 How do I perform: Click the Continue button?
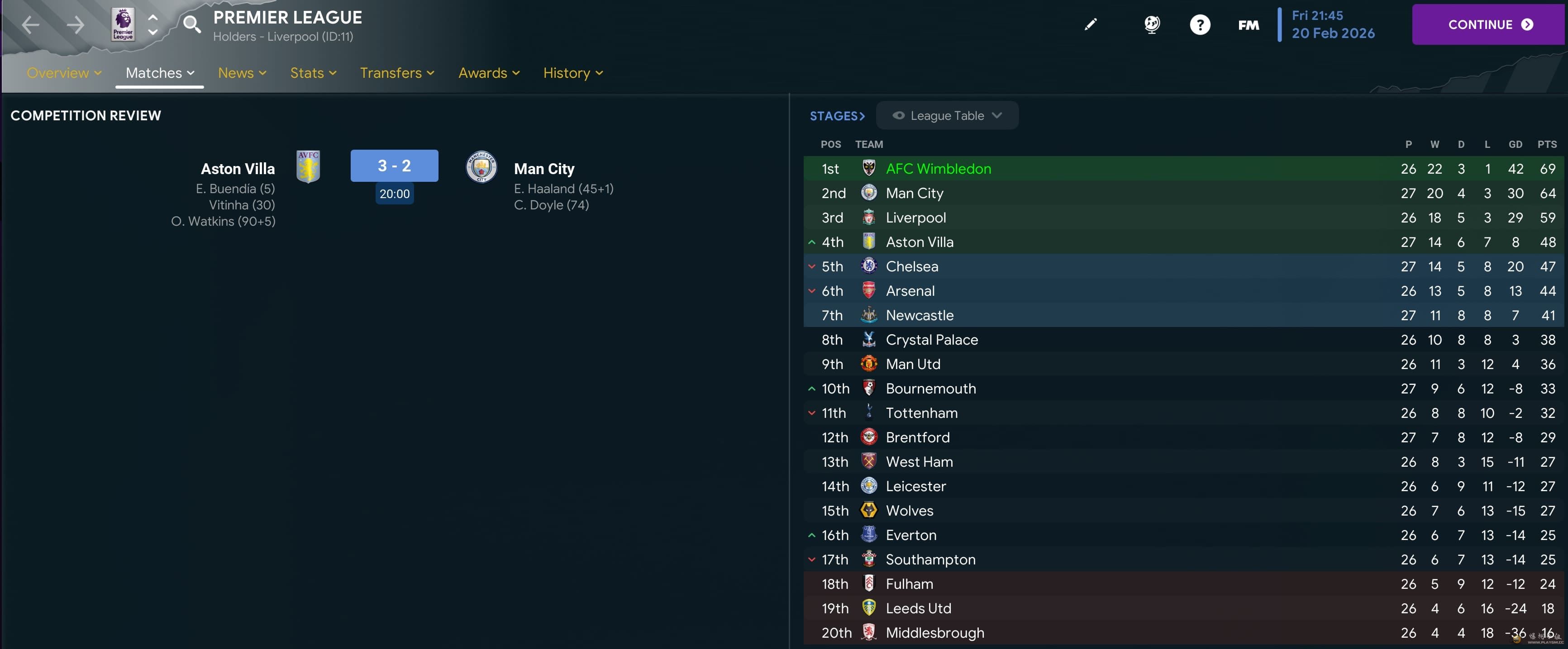[1489, 24]
